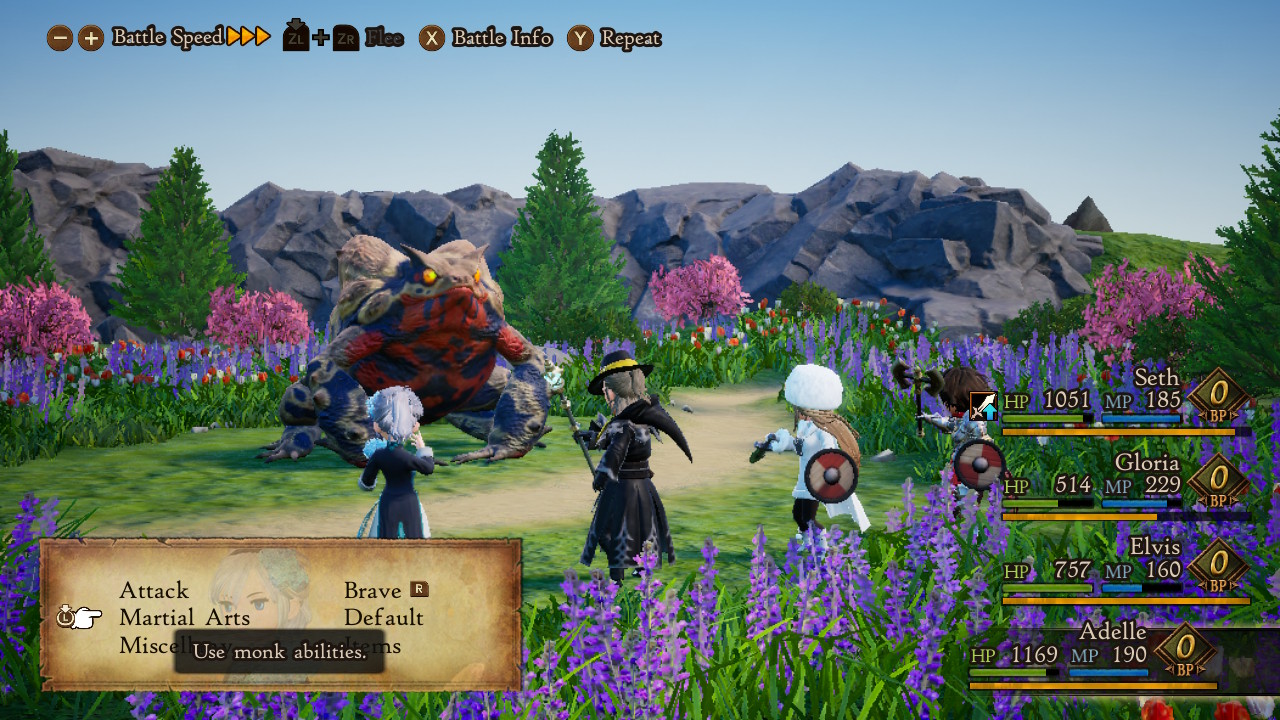Click the plus icon to raise Battle Speed
The width and height of the screenshot is (1280, 720).
click(90, 37)
